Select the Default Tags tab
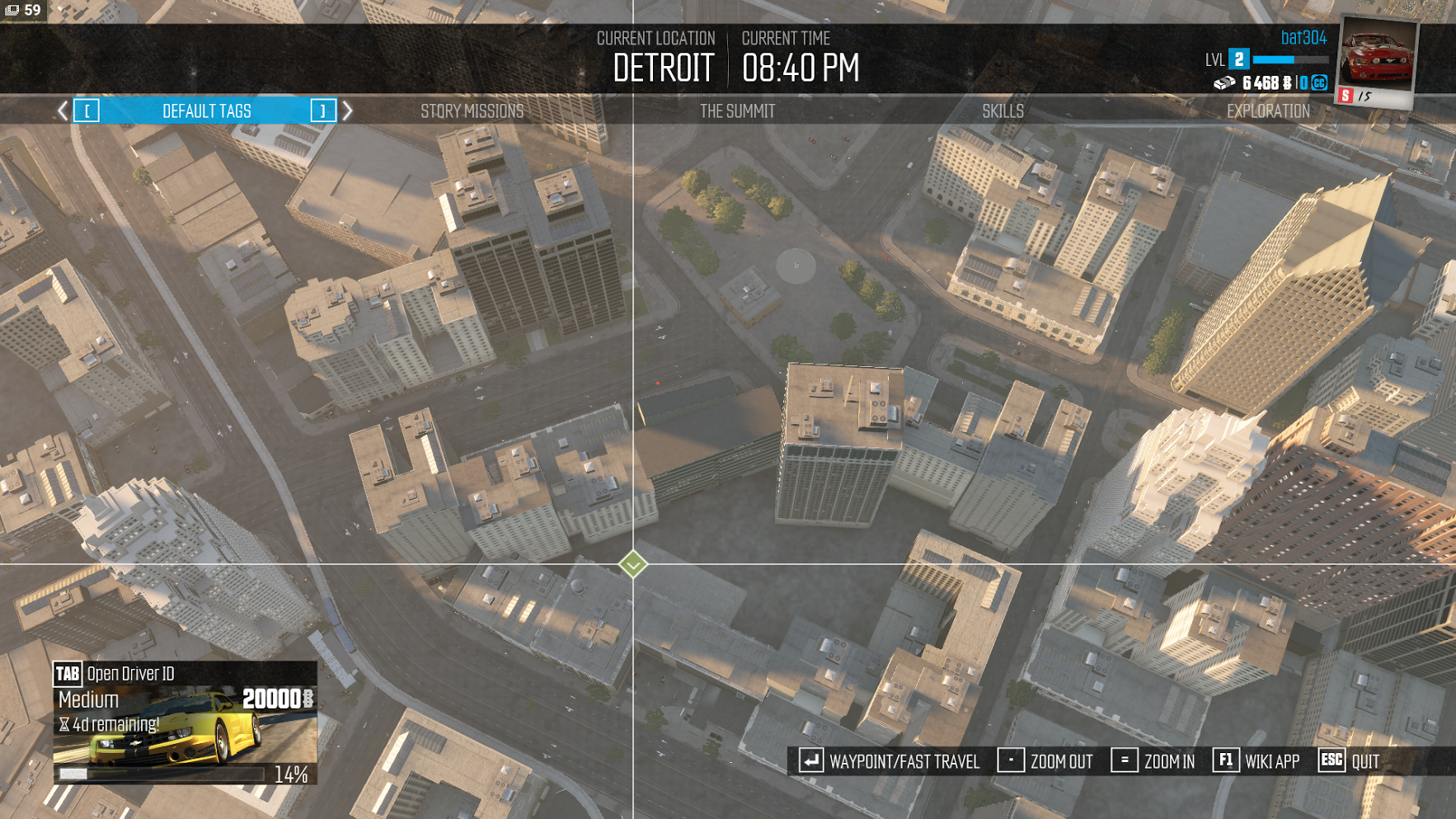 click(206, 111)
